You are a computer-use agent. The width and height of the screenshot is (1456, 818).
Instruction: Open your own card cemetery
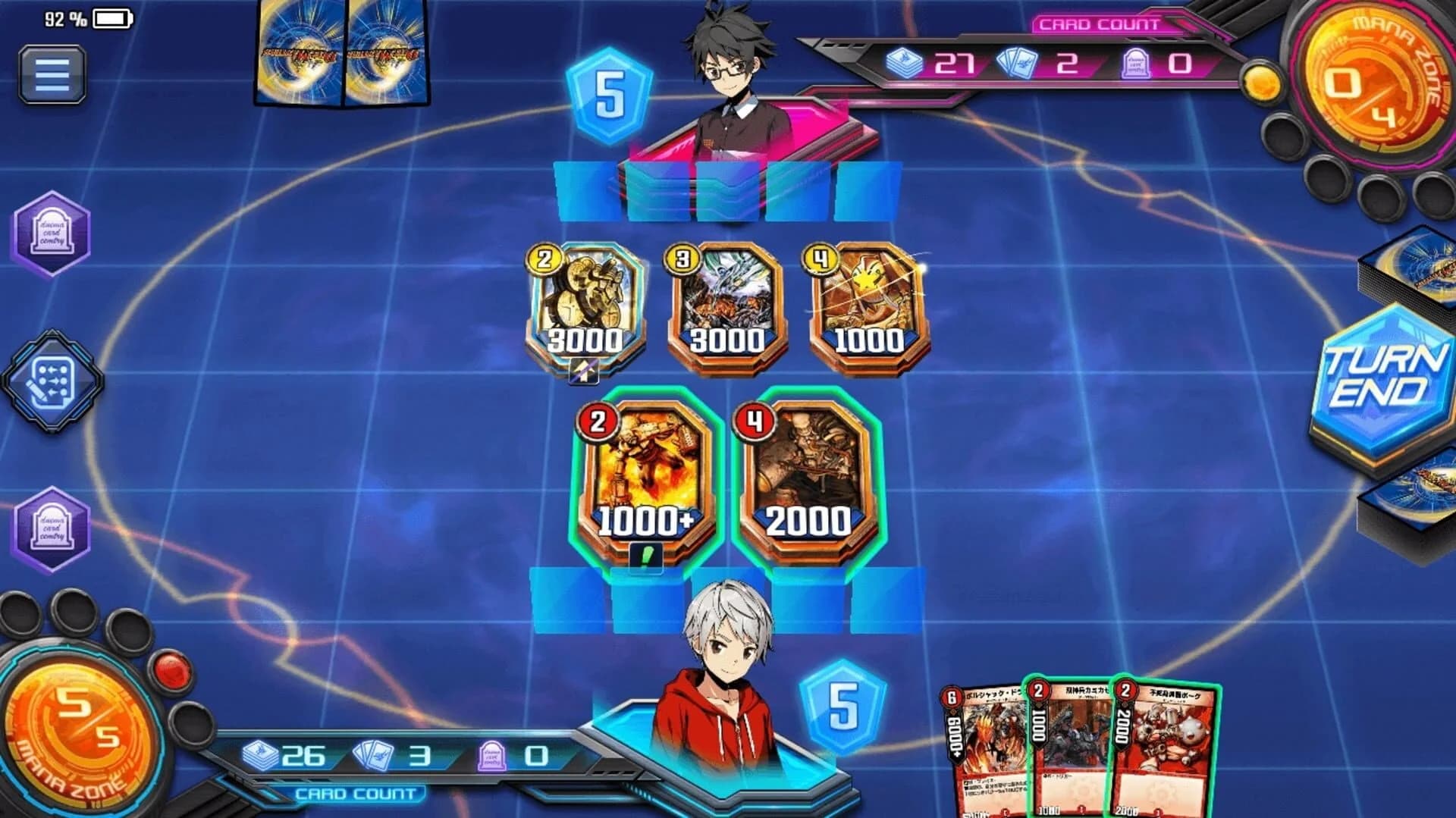tap(52, 525)
